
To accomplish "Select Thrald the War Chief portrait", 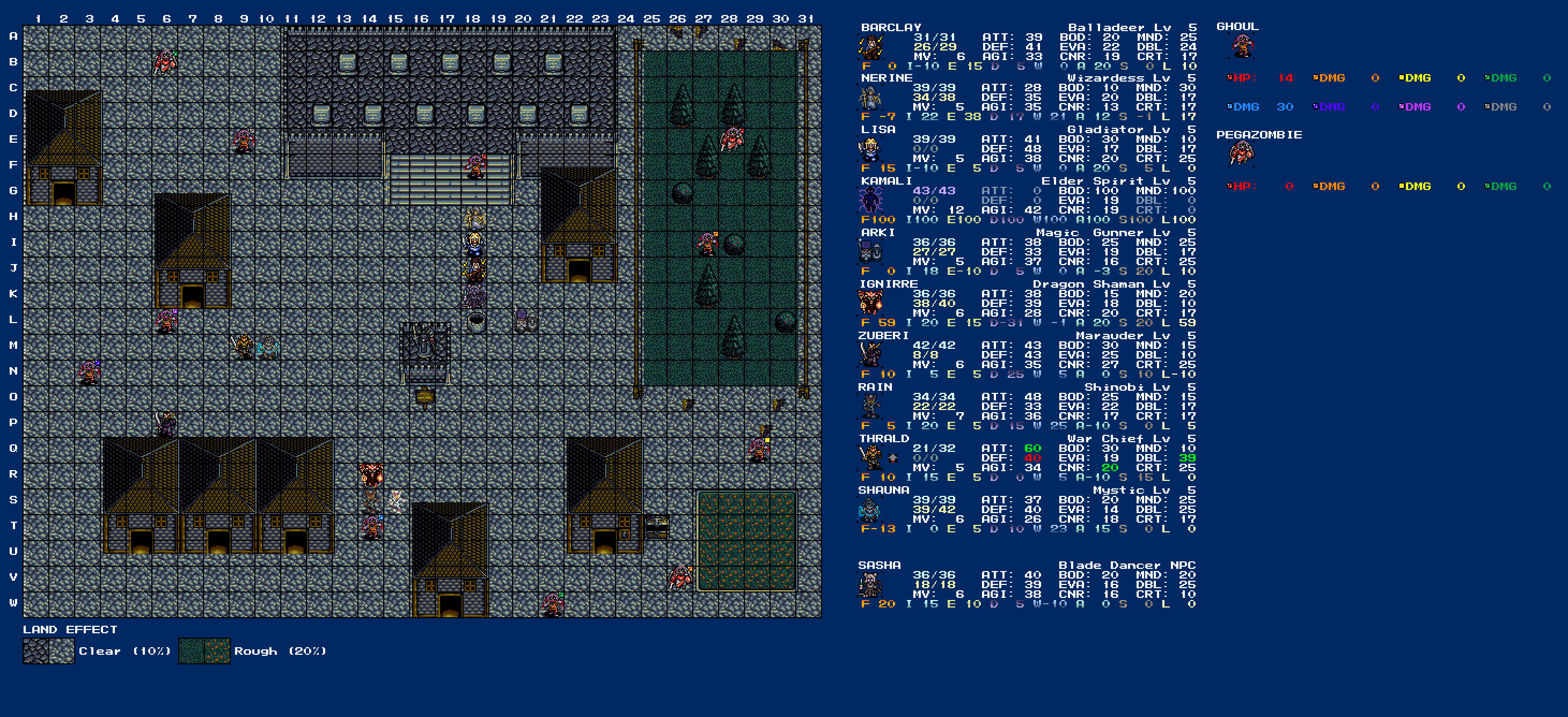I will tap(870, 458).
